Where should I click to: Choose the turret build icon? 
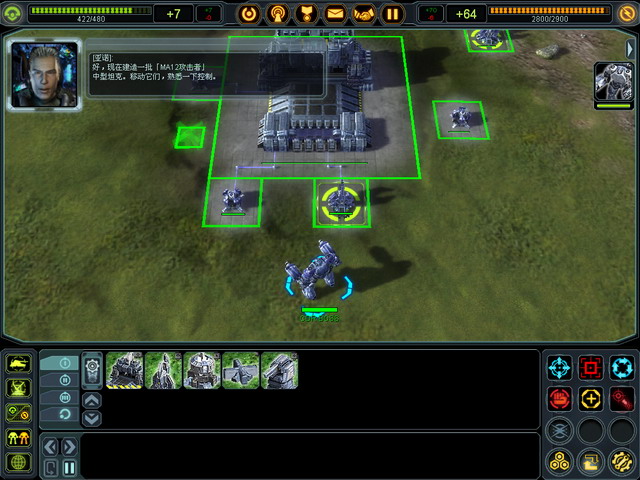tap(279, 370)
